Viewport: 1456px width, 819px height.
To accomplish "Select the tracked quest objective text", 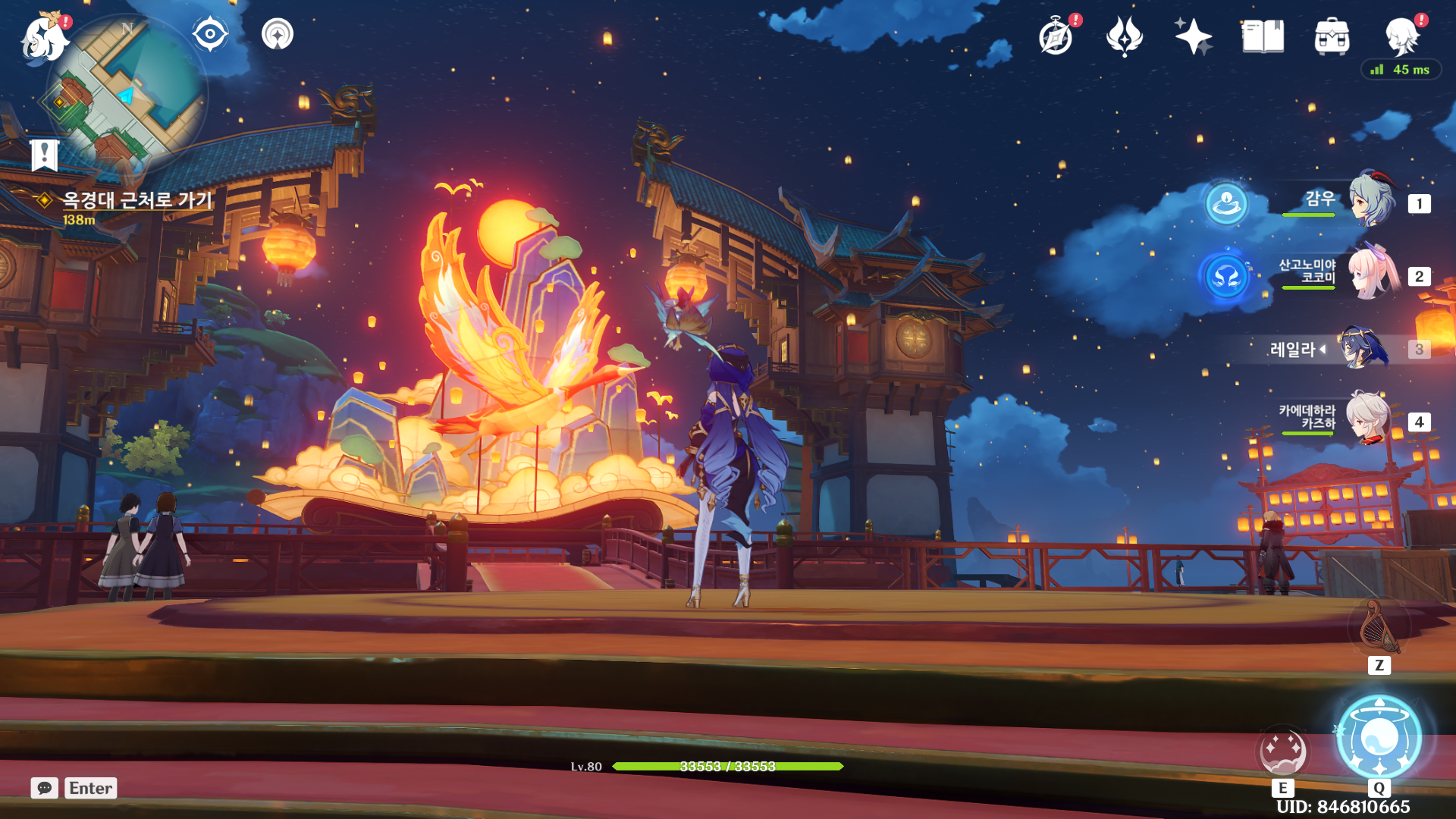I will click(x=136, y=200).
